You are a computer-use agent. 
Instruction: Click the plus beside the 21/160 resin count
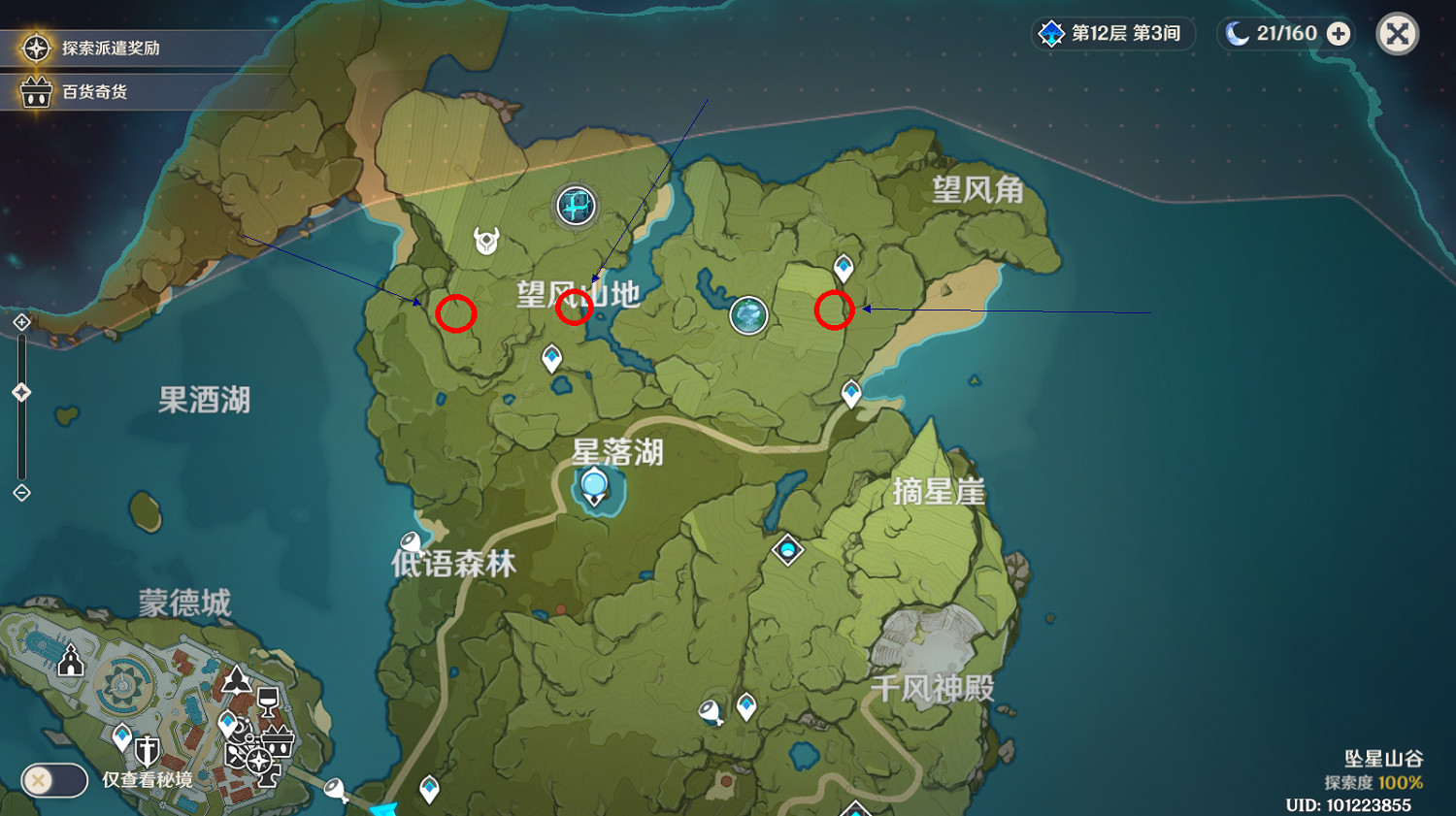coord(1339,34)
